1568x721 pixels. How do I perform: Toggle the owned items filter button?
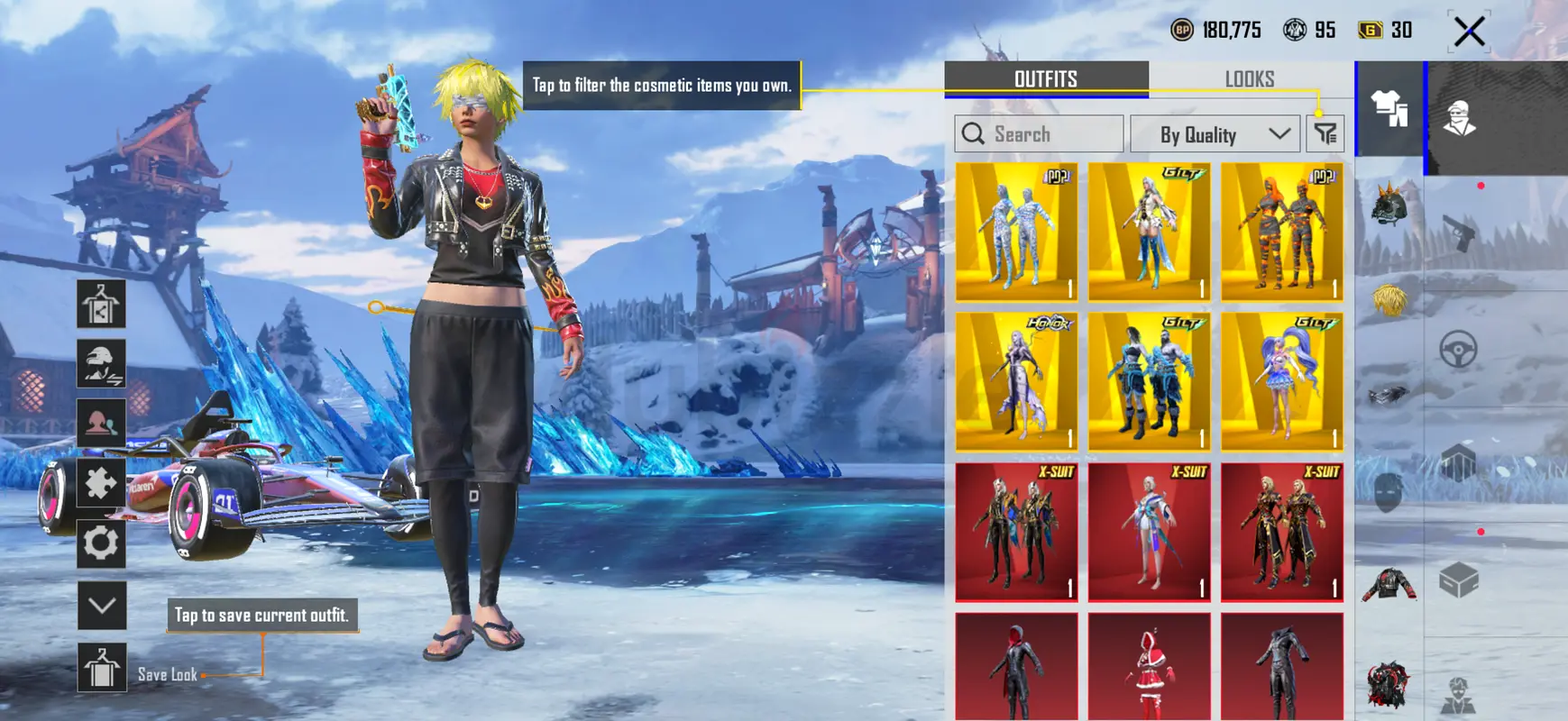[1325, 134]
